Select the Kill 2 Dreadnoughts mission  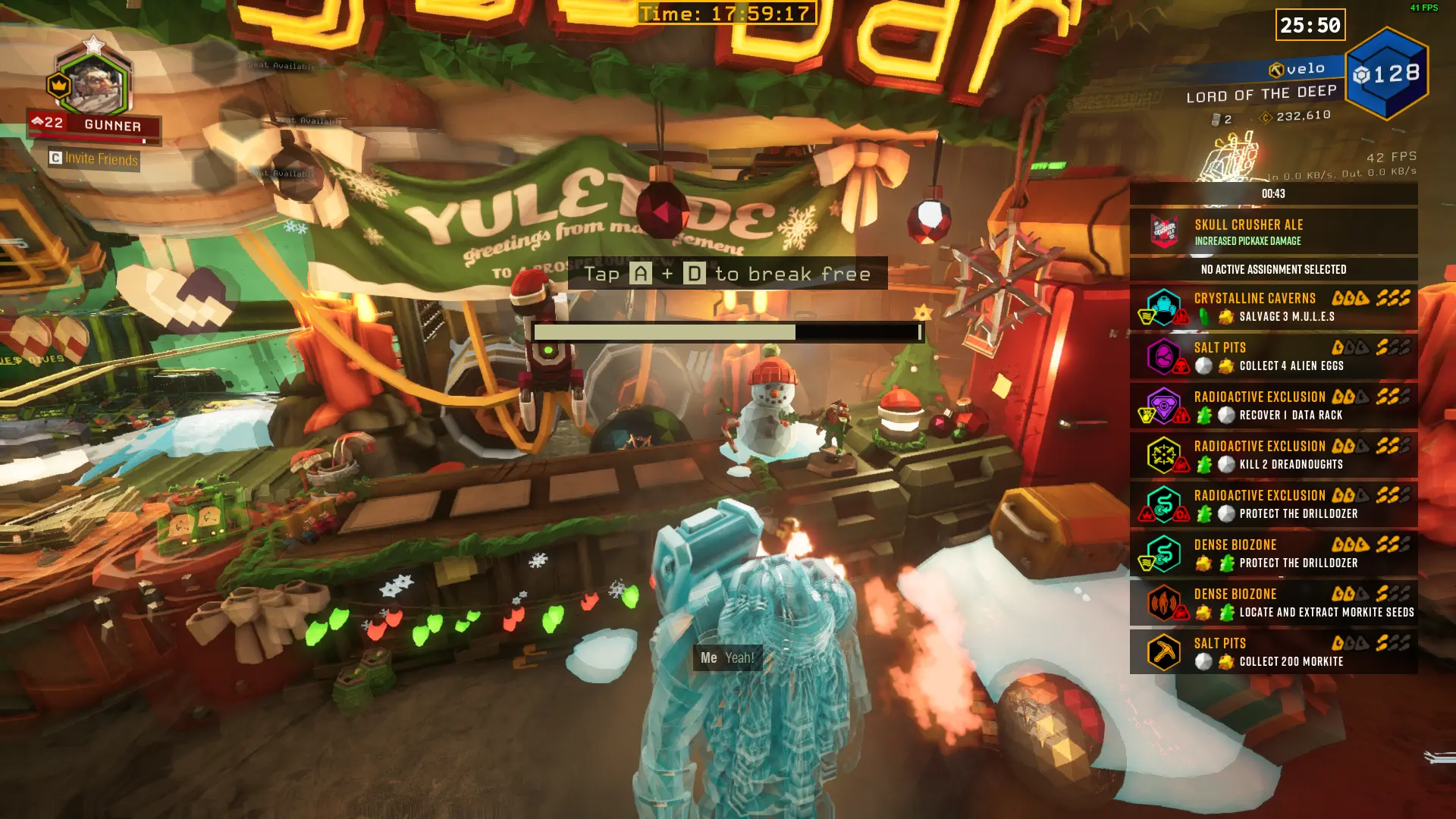(x=1273, y=455)
